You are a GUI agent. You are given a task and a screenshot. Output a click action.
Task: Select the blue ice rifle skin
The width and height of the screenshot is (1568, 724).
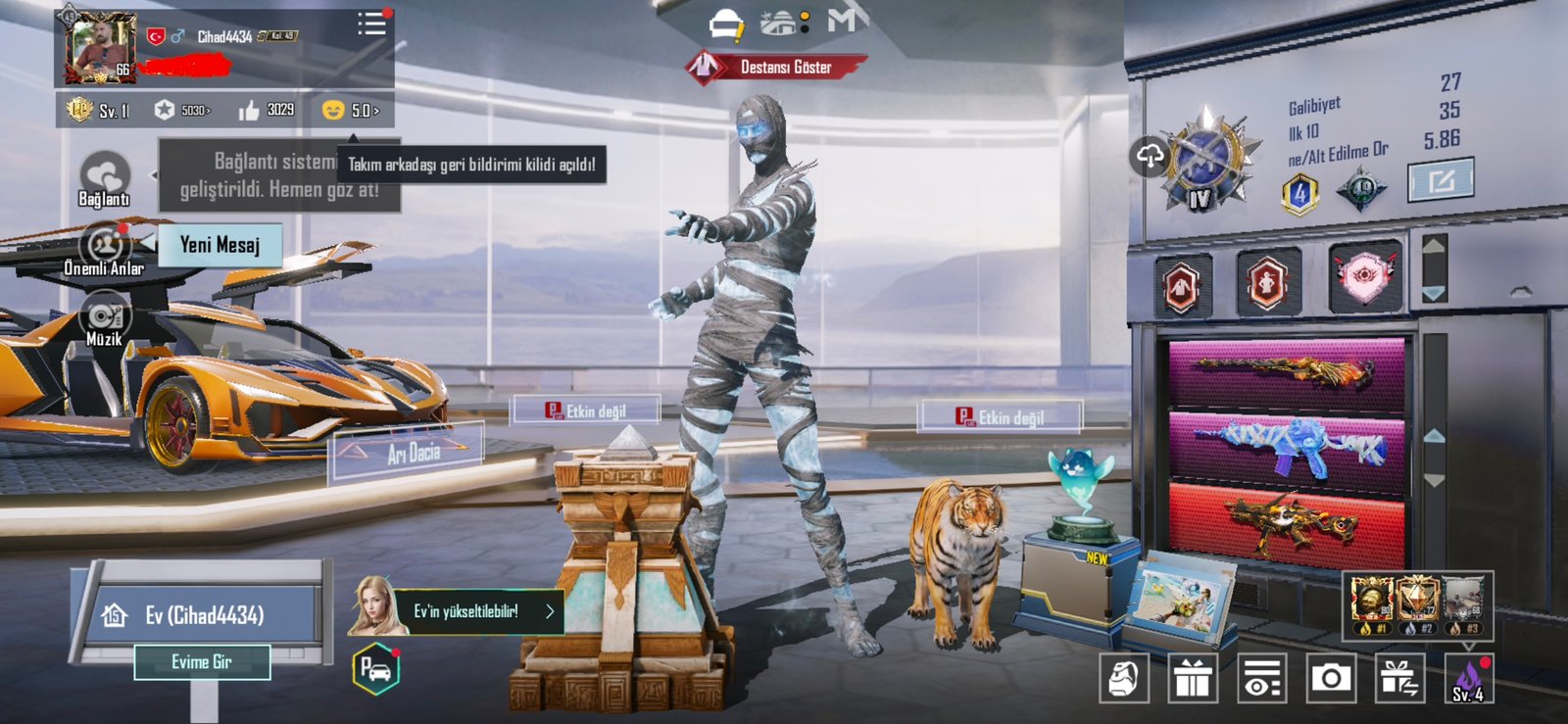coord(1287,450)
